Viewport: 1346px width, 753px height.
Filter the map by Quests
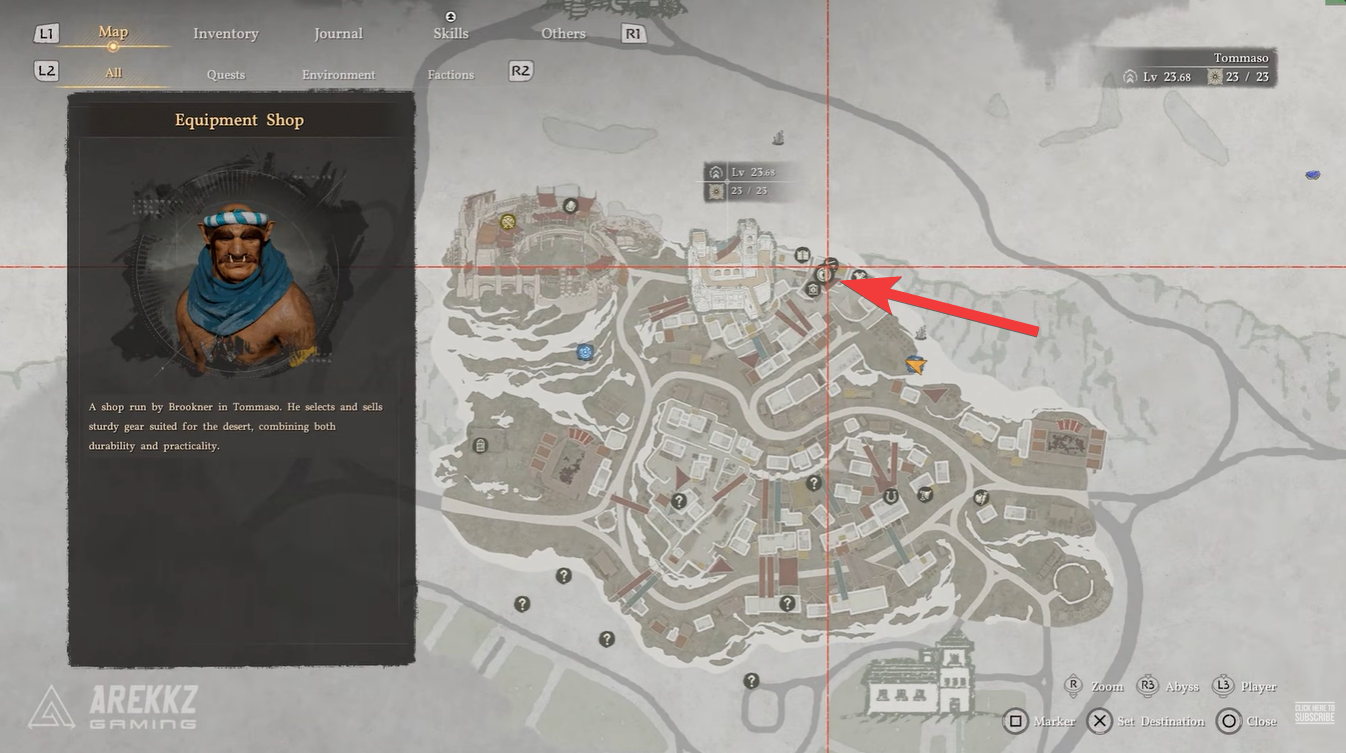225,75
